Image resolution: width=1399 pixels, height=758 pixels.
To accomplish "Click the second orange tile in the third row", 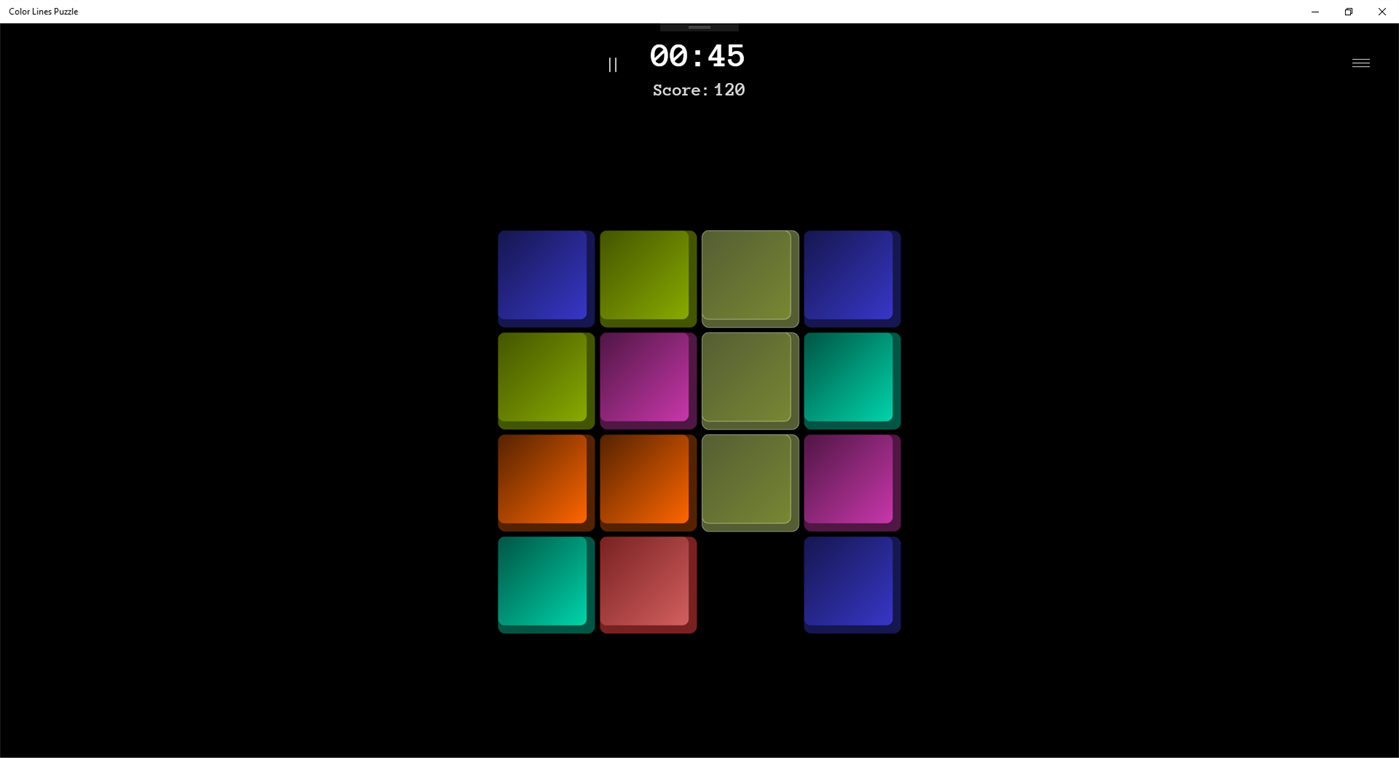I will tap(647, 481).
